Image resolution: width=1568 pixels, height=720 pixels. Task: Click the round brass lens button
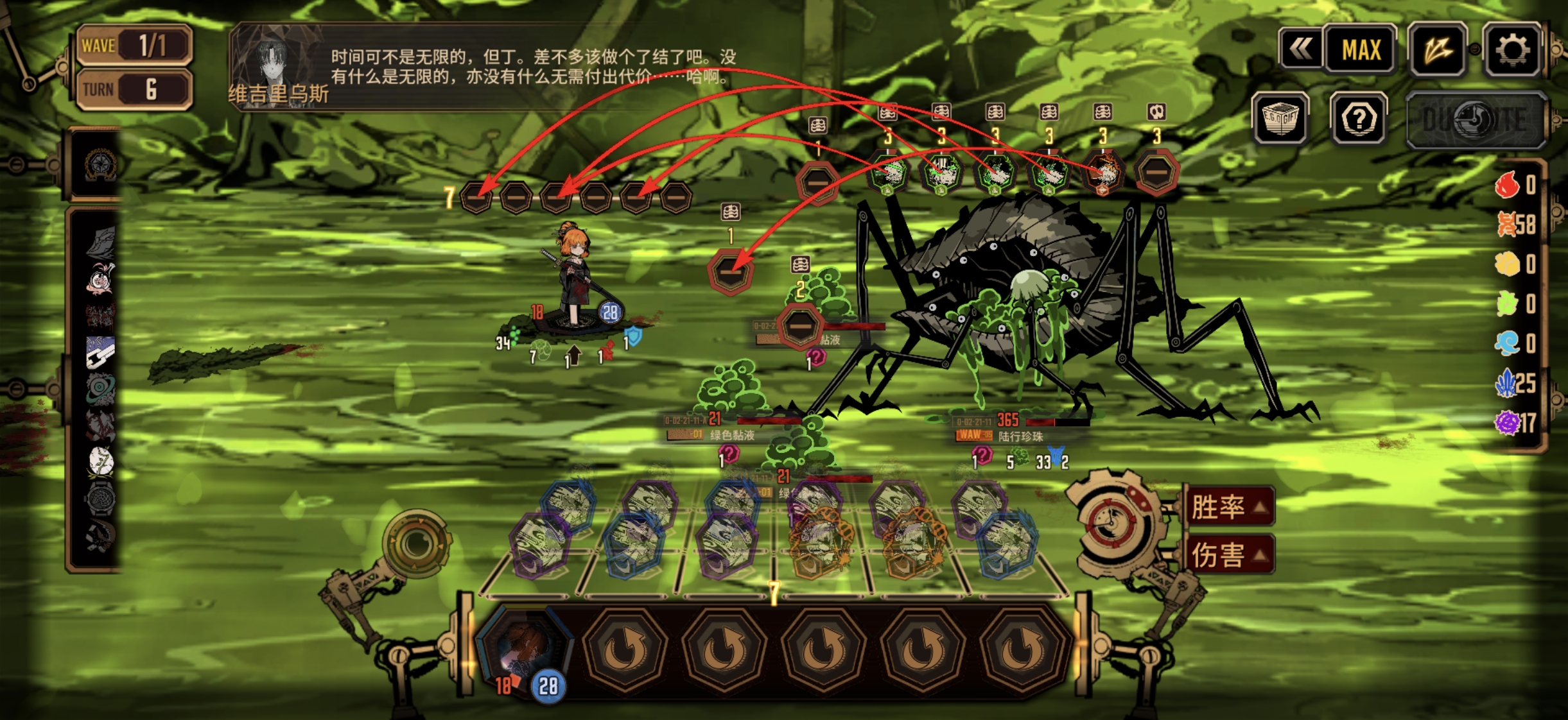[x=416, y=544]
